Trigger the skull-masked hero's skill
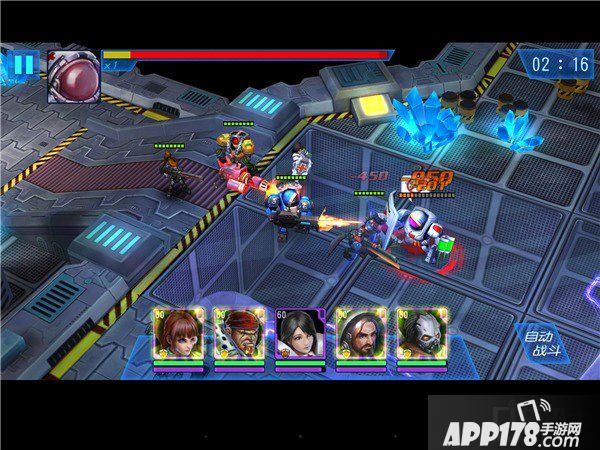 tap(420, 334)
